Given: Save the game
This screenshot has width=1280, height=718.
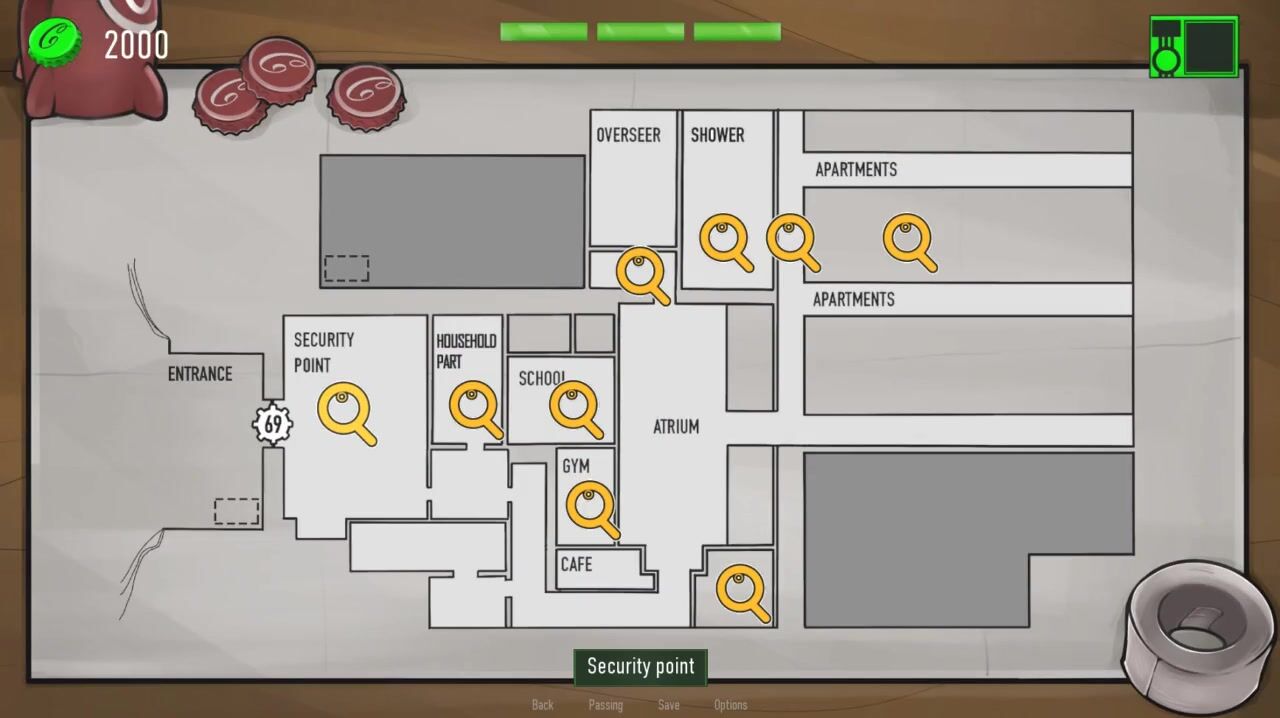Looking at the screenshot, I should tap(669, 705).
